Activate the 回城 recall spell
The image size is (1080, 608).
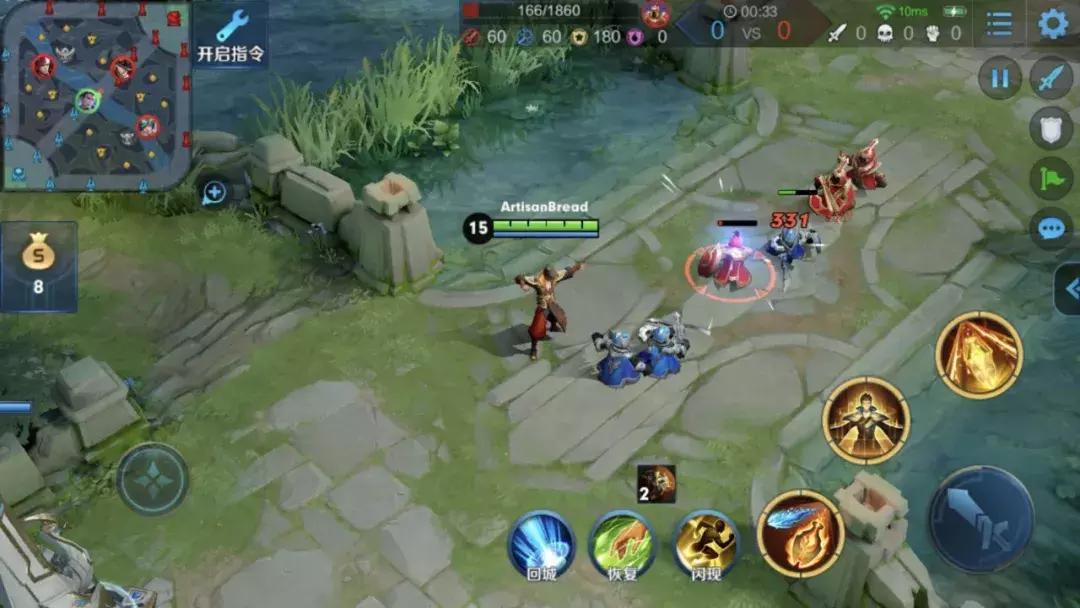coord(540,544)
